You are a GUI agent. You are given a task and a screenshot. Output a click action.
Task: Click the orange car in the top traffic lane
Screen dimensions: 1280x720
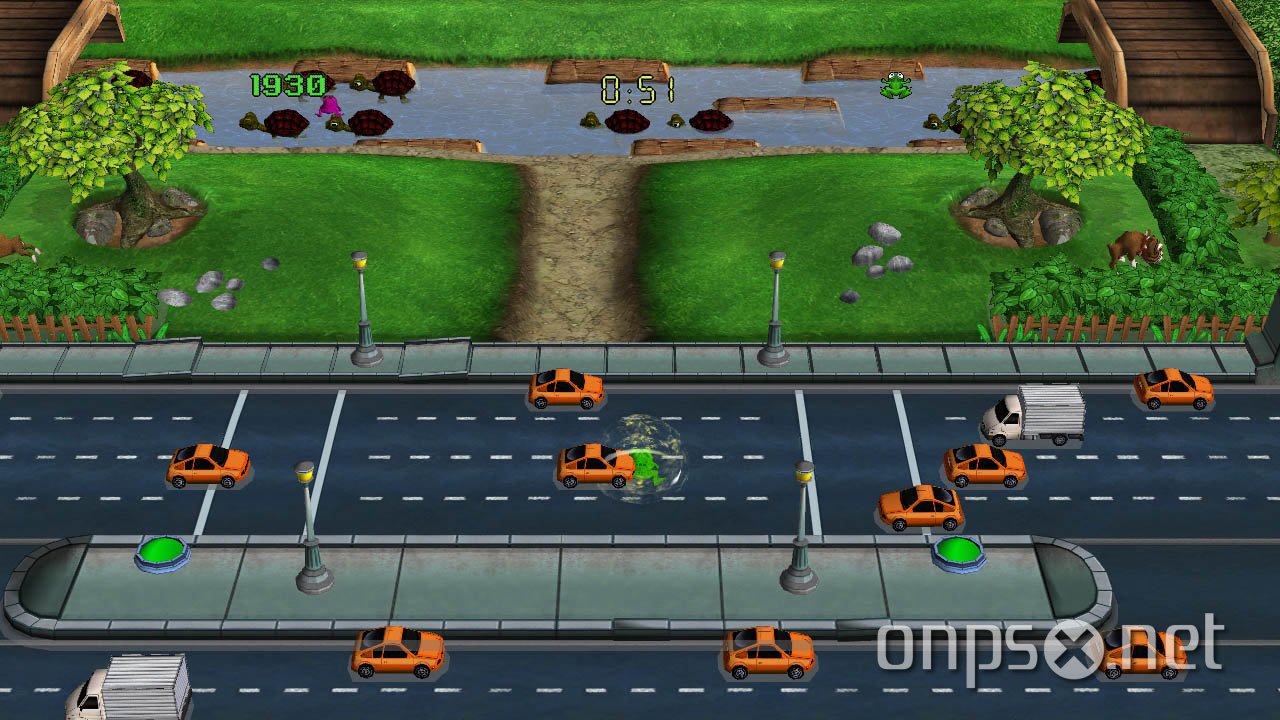coord(565,388)
